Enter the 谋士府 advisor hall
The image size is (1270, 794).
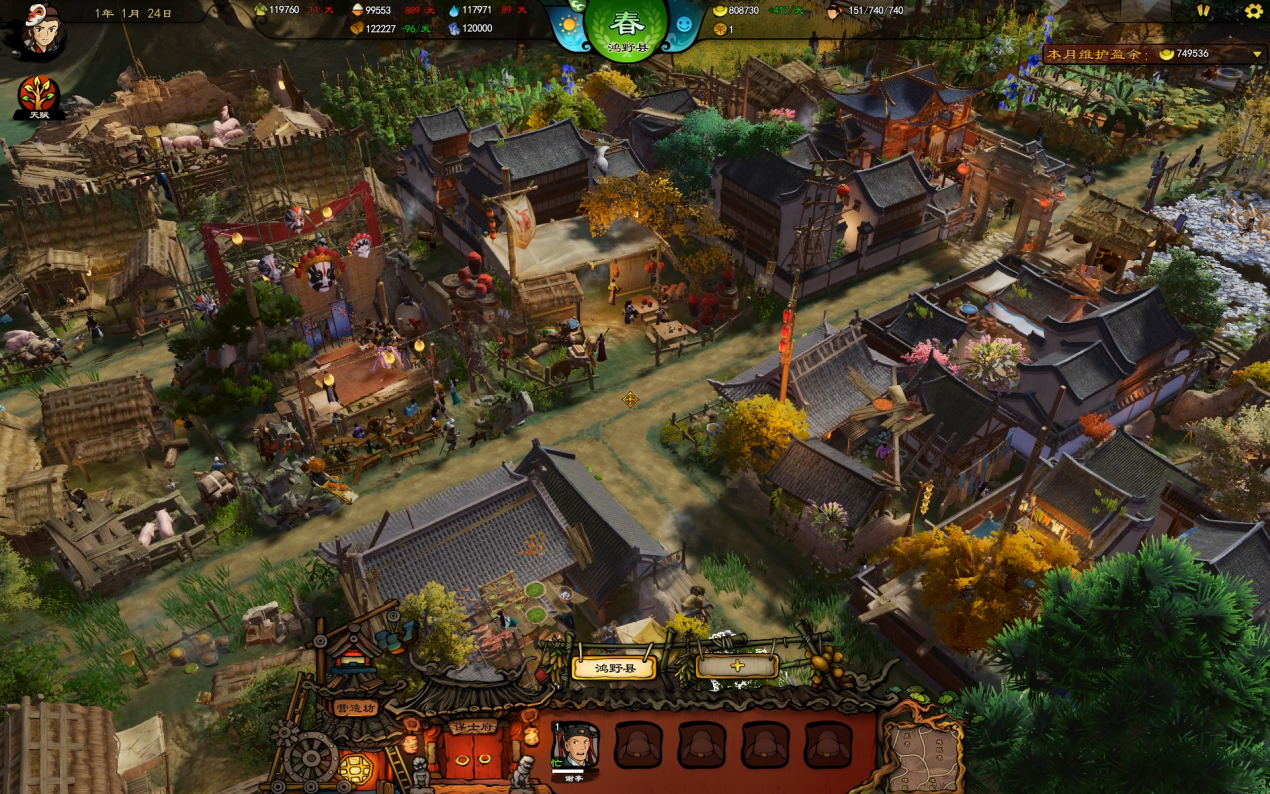[x=472, y=728]
